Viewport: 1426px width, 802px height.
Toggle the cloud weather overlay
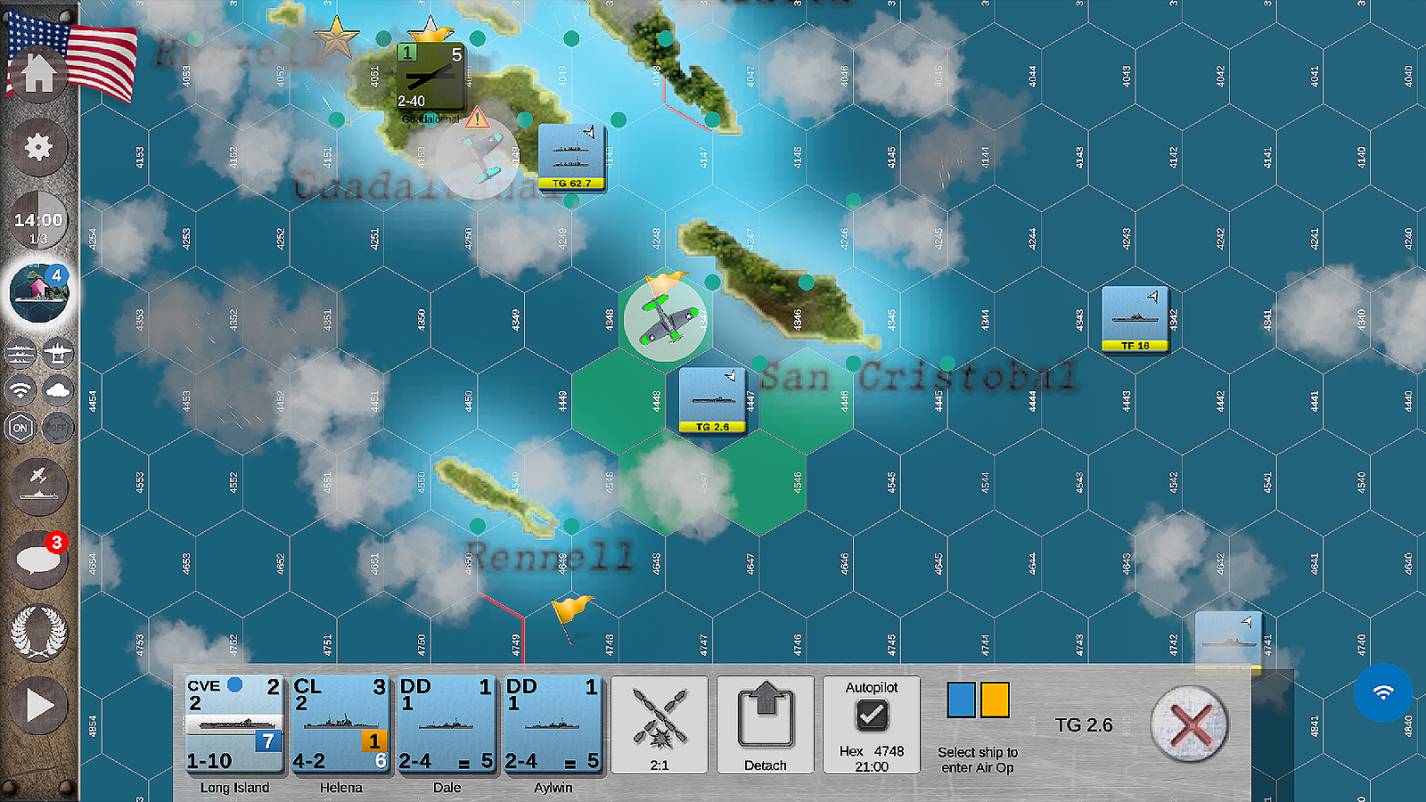(57, 390)
